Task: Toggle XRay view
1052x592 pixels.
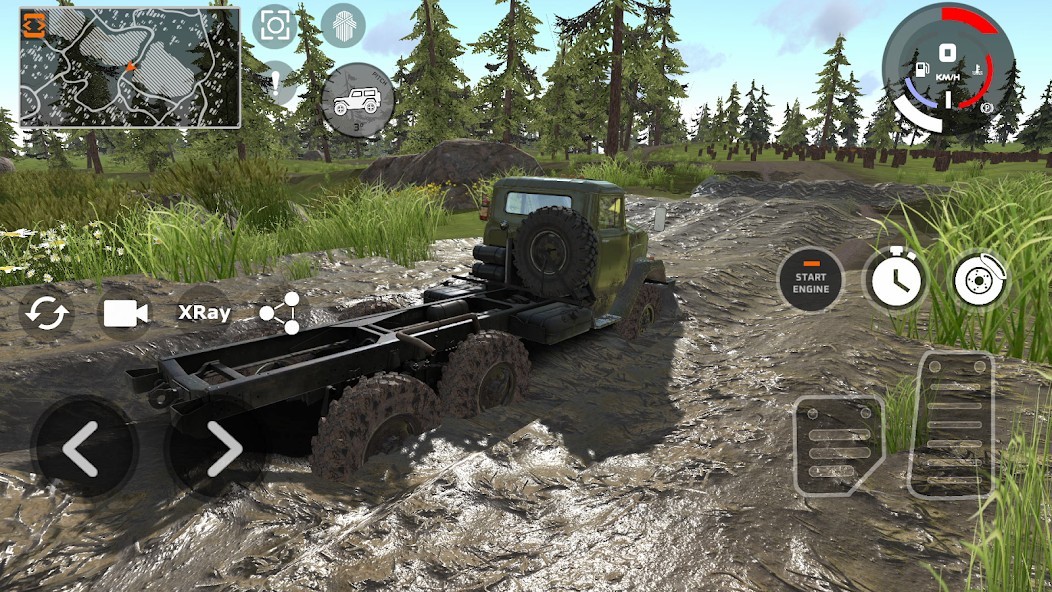Action: pos(204,312)
